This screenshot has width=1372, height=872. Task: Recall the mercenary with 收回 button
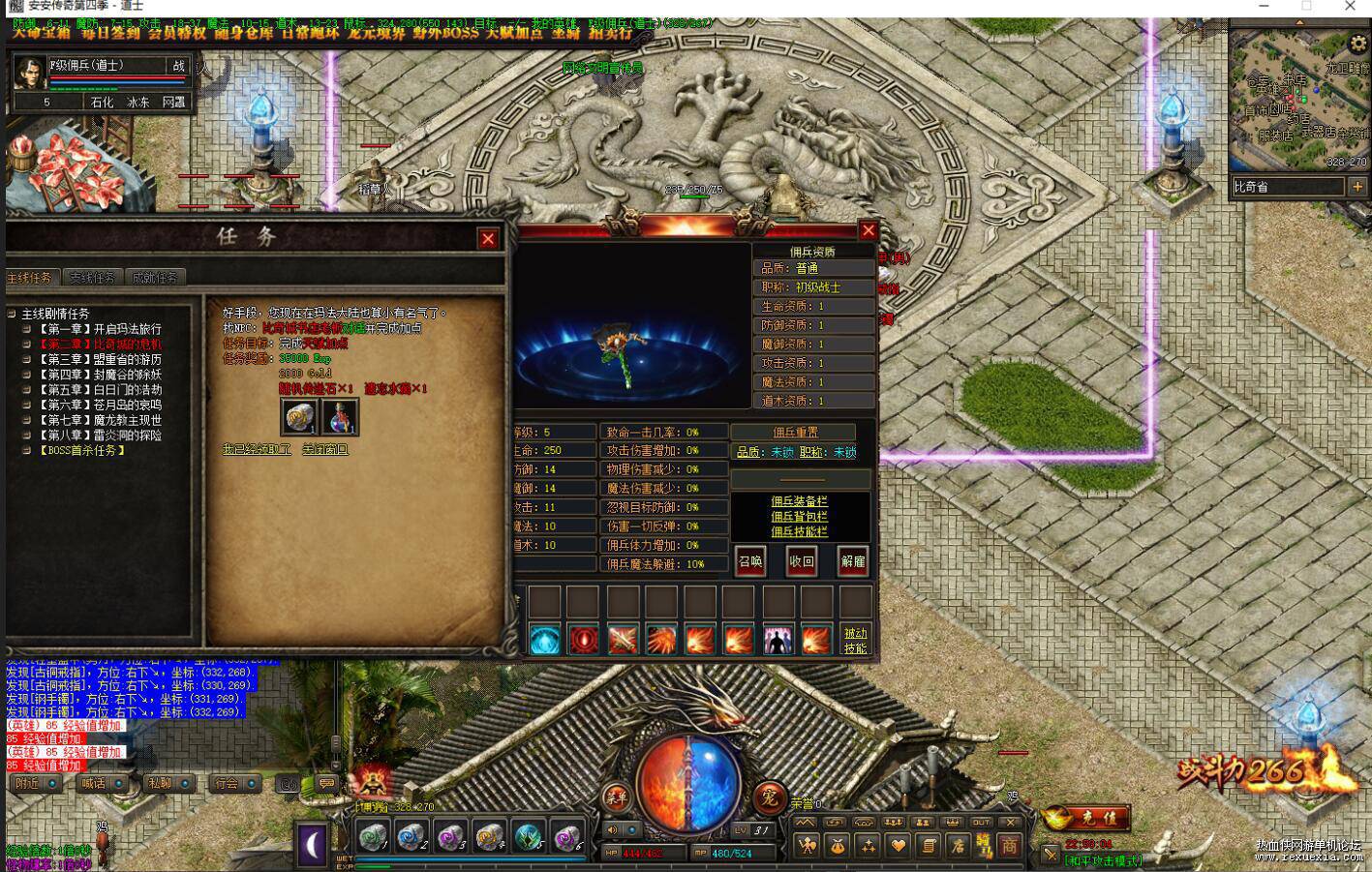[802, 561]
